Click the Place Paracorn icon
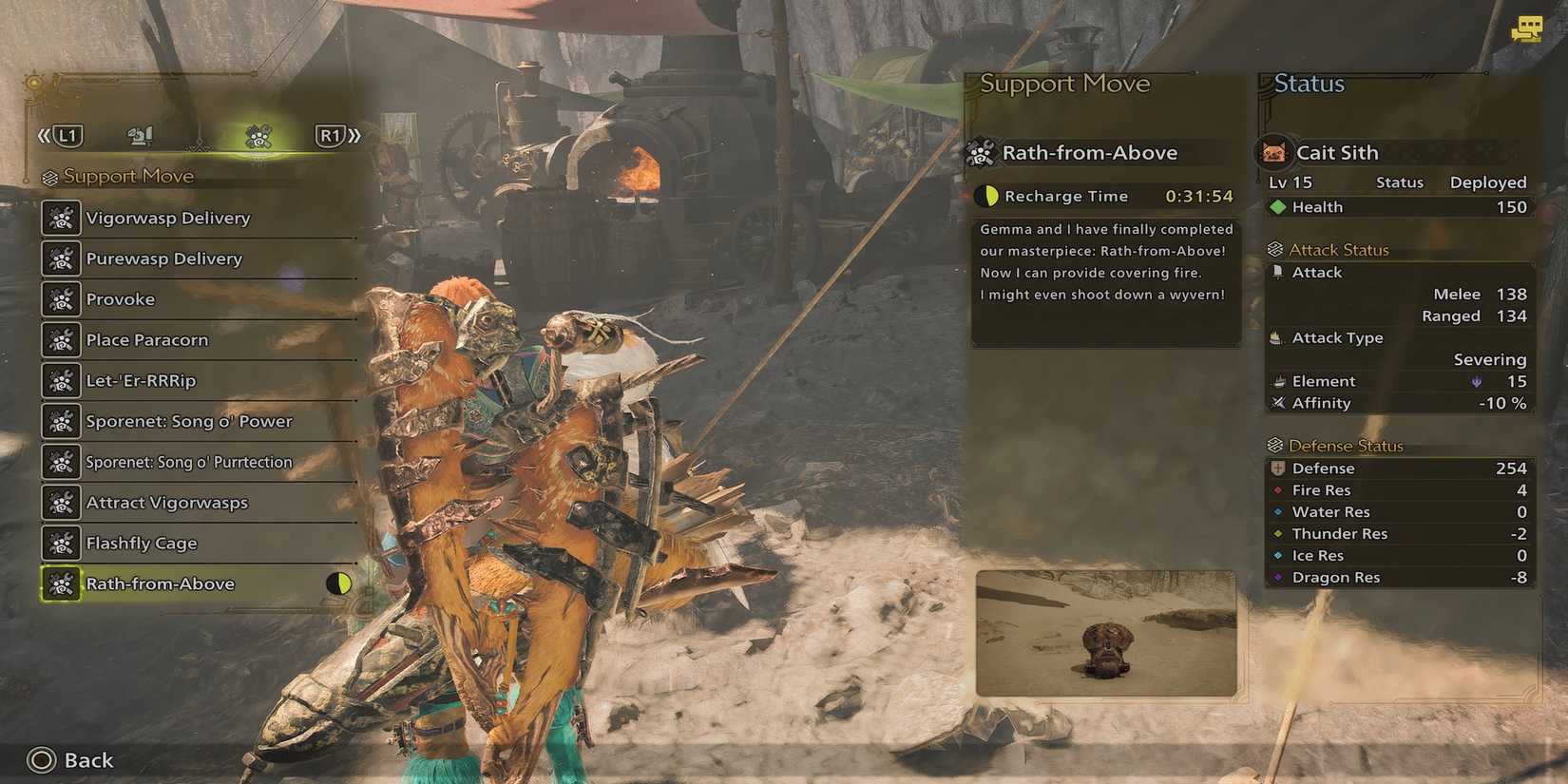 coord(60,339)
